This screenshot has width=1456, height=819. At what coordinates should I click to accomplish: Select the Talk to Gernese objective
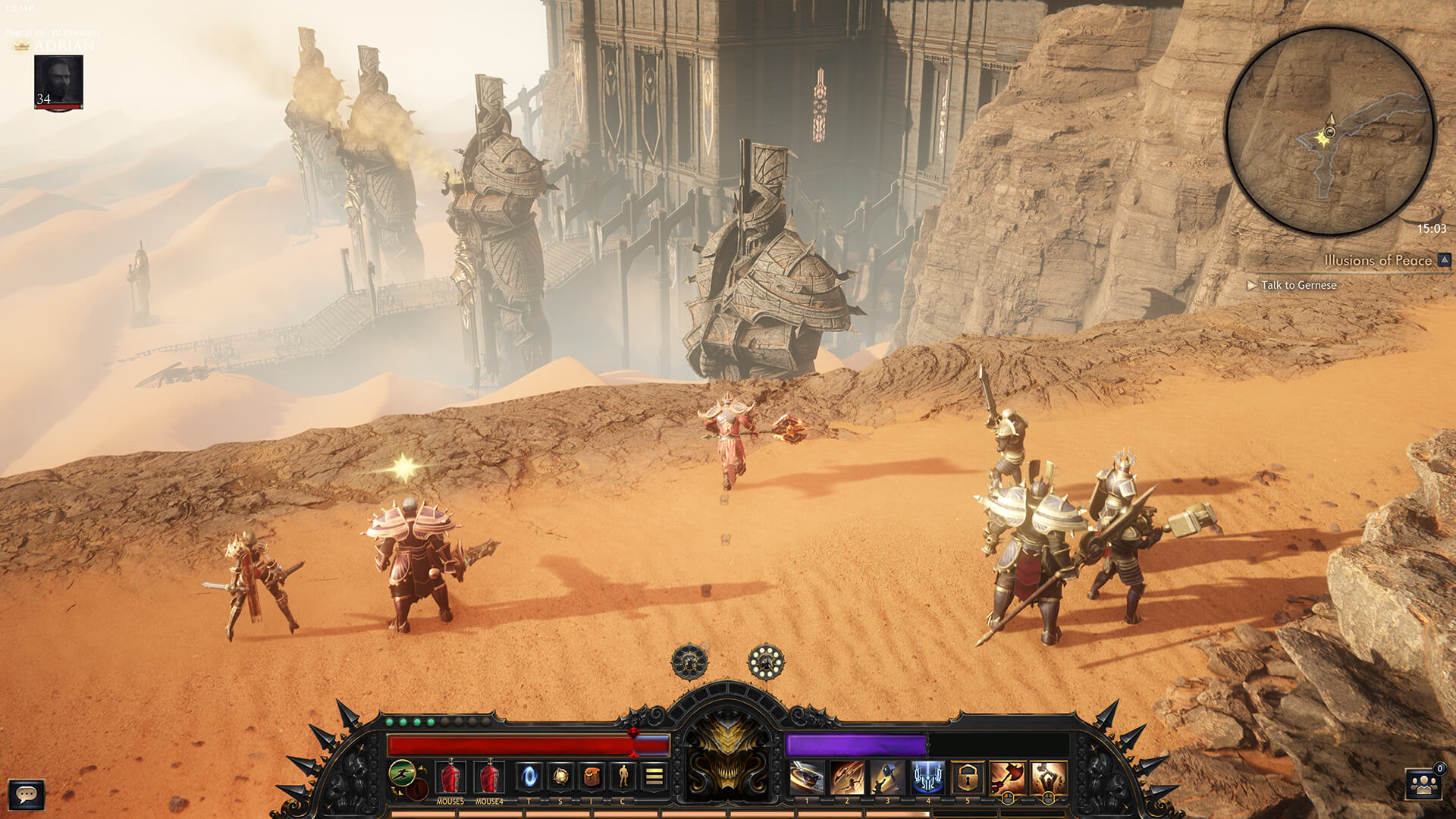1298,285
